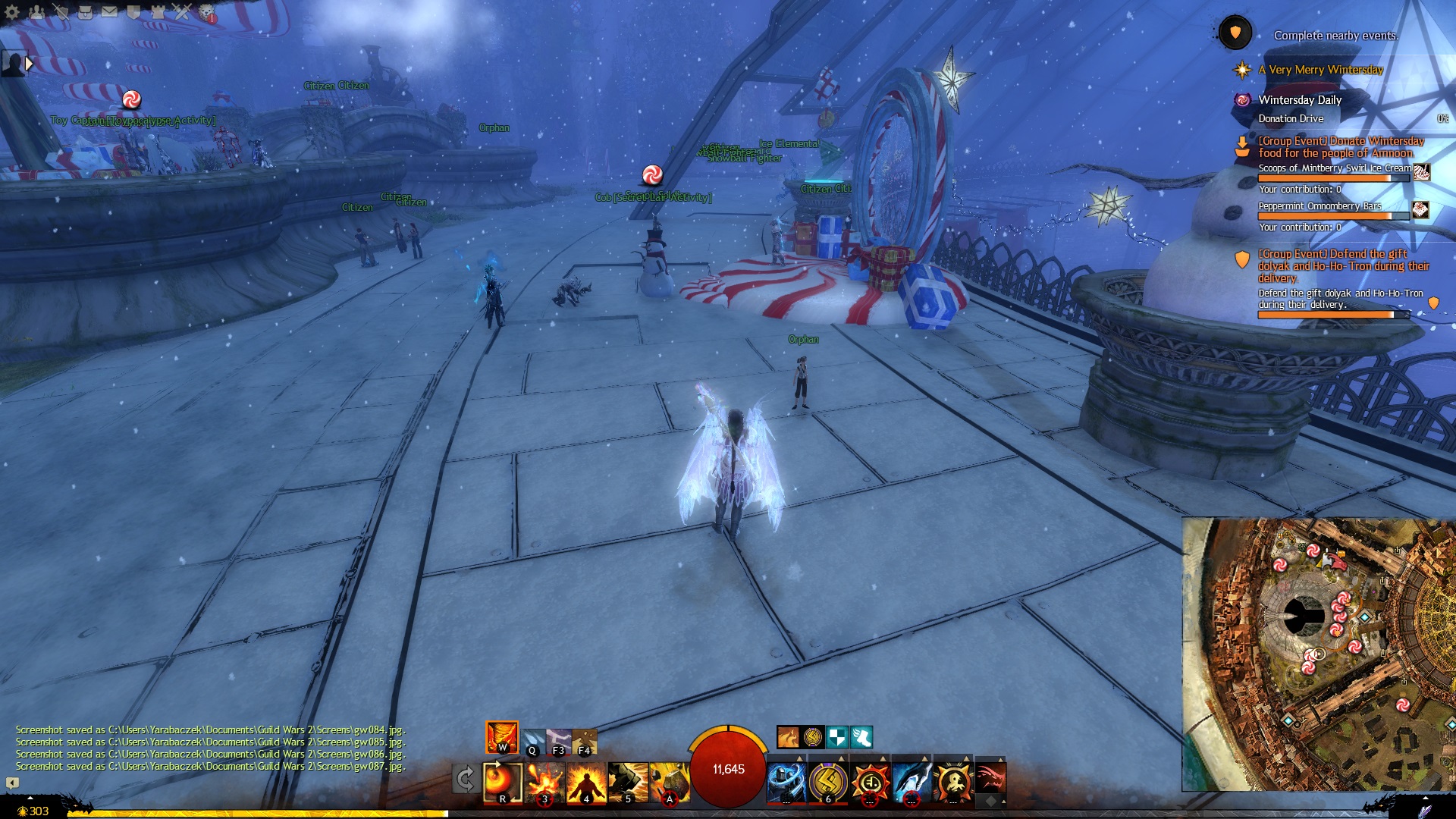This screenshot has width=1456, height=819.
Task: Select the Donate Wintersday food event
Action: [x=1341, y=147]
